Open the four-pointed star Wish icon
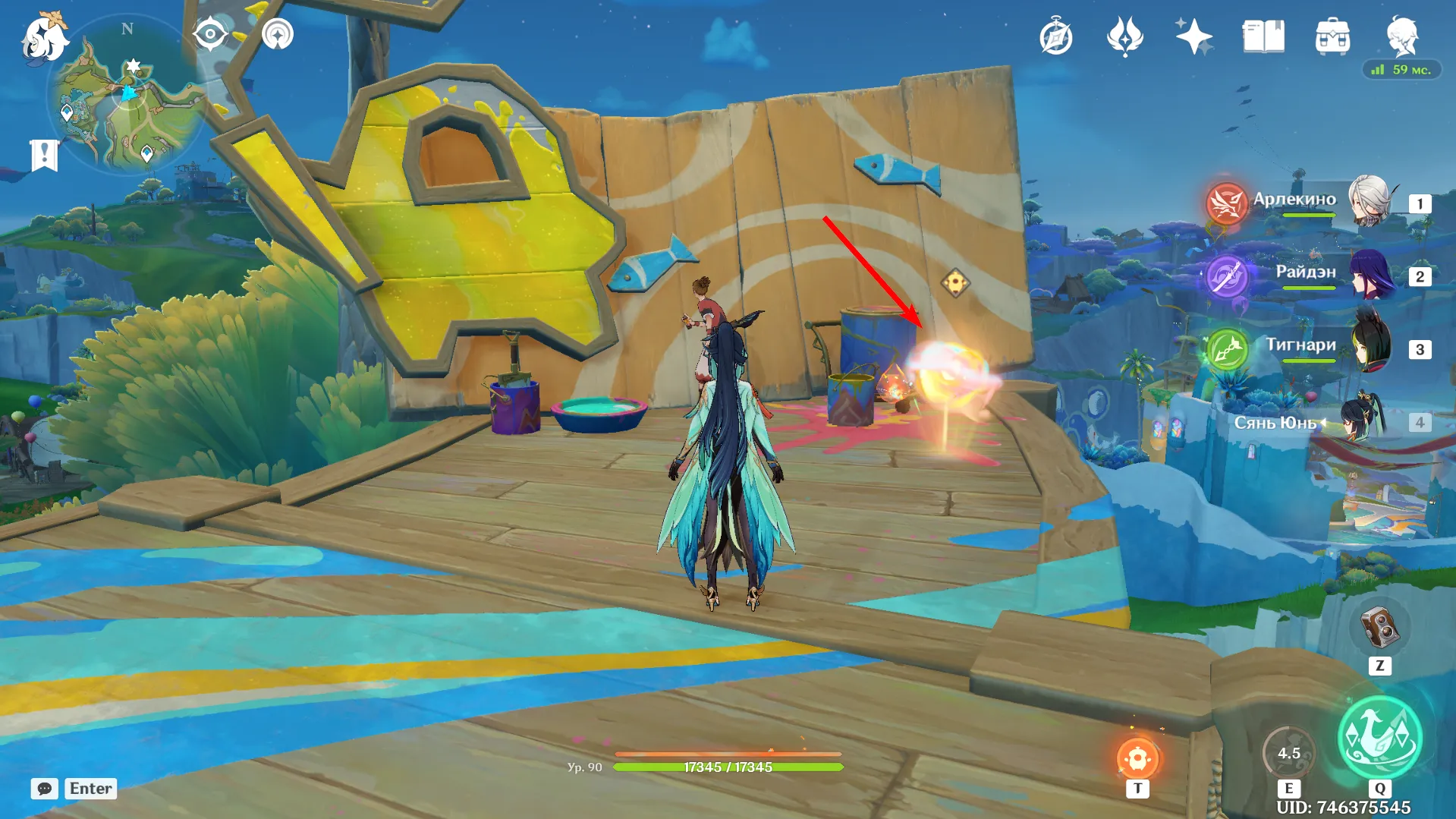This screenshot has height=819, width=1456. tap(1193, 36)
